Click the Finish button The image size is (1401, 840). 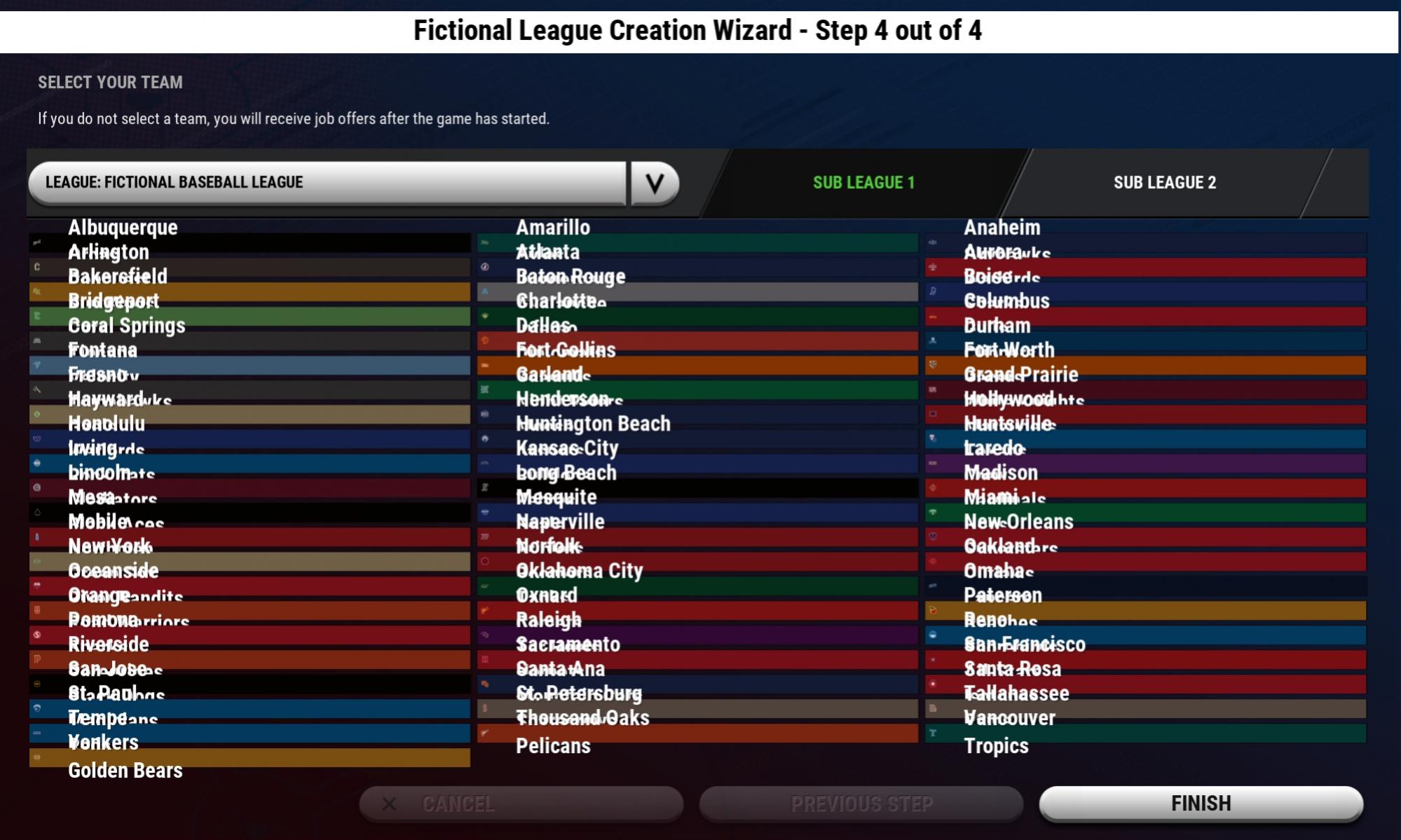(1200, 804)
